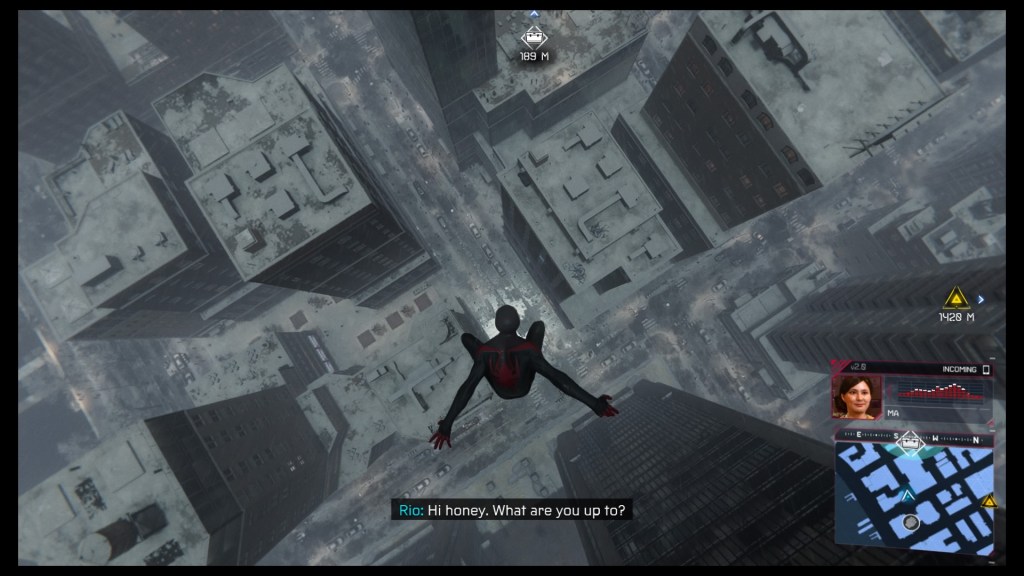Select the objective marker showing 189 M
1024x576 pixels.
(534, 38)
